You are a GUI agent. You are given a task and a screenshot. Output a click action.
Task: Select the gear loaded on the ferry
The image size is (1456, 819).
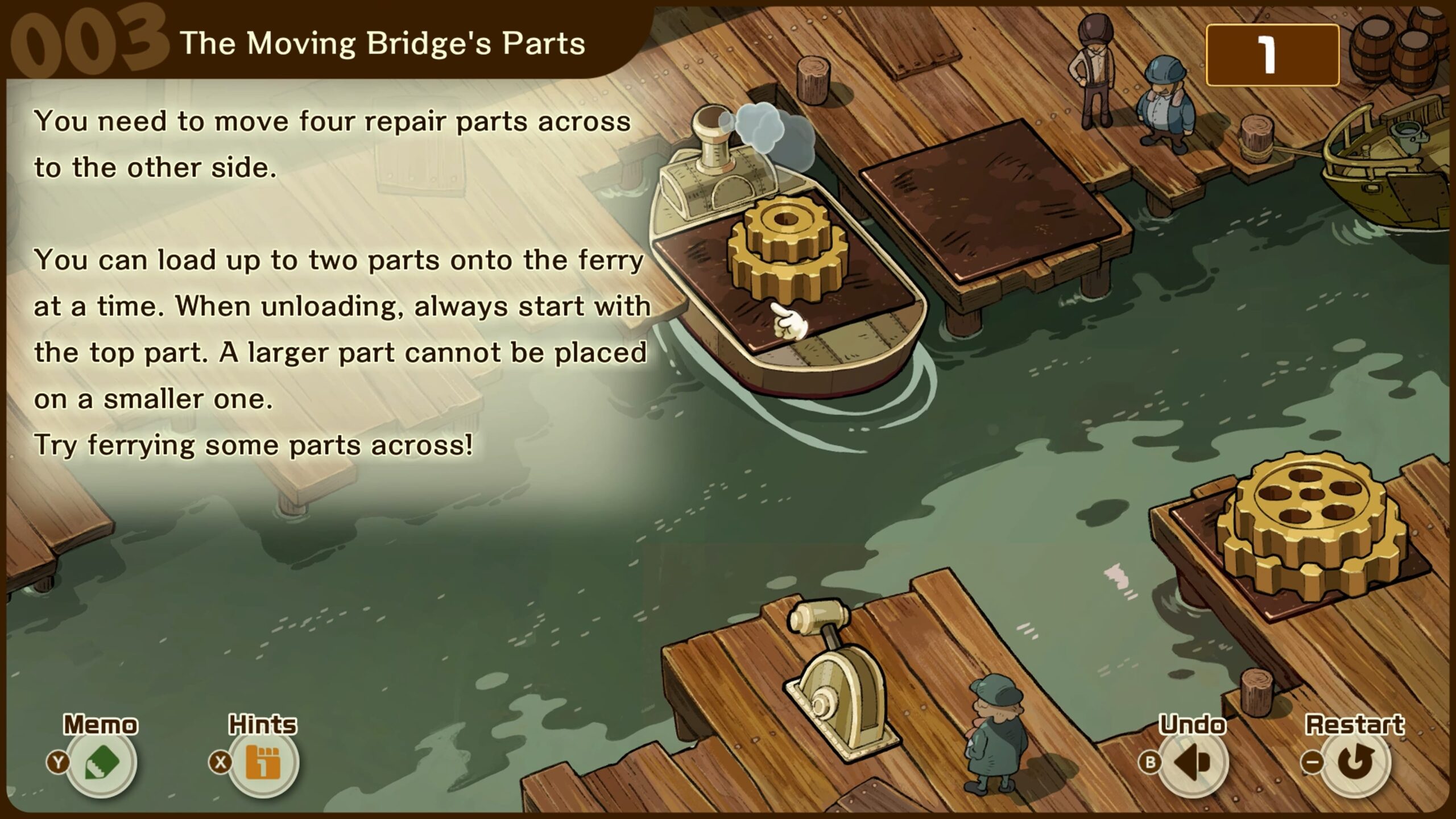pyautogui.click(x=787, y=250)
